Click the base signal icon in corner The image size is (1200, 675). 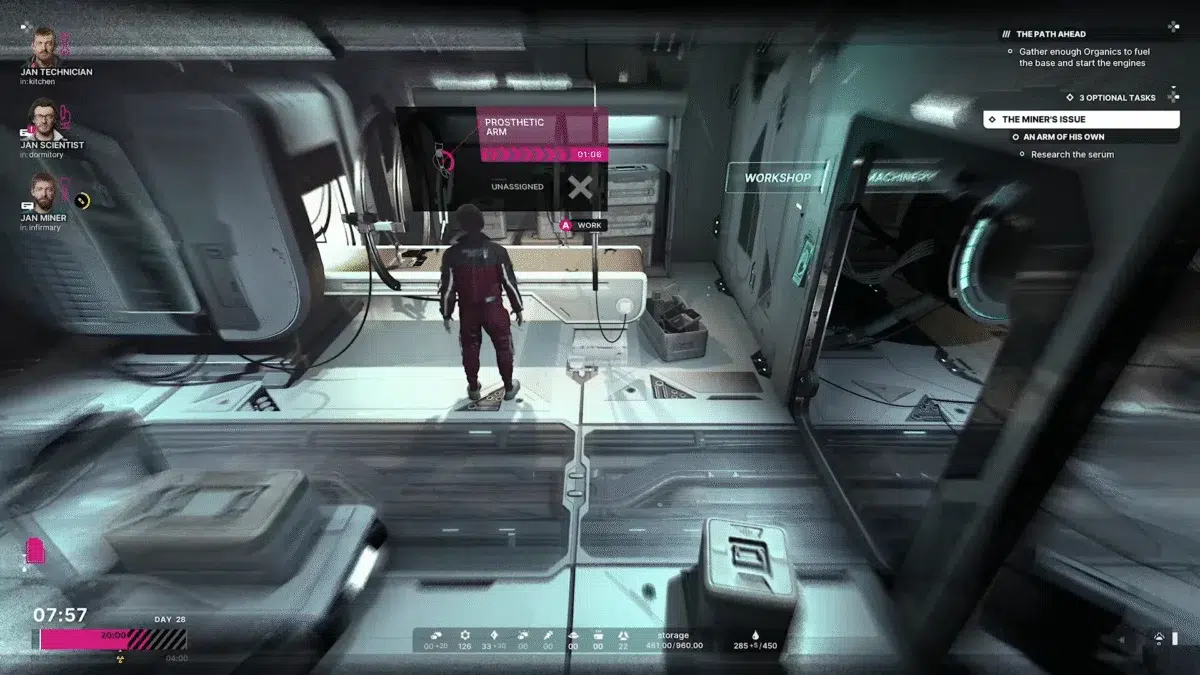coord(1158,638)
